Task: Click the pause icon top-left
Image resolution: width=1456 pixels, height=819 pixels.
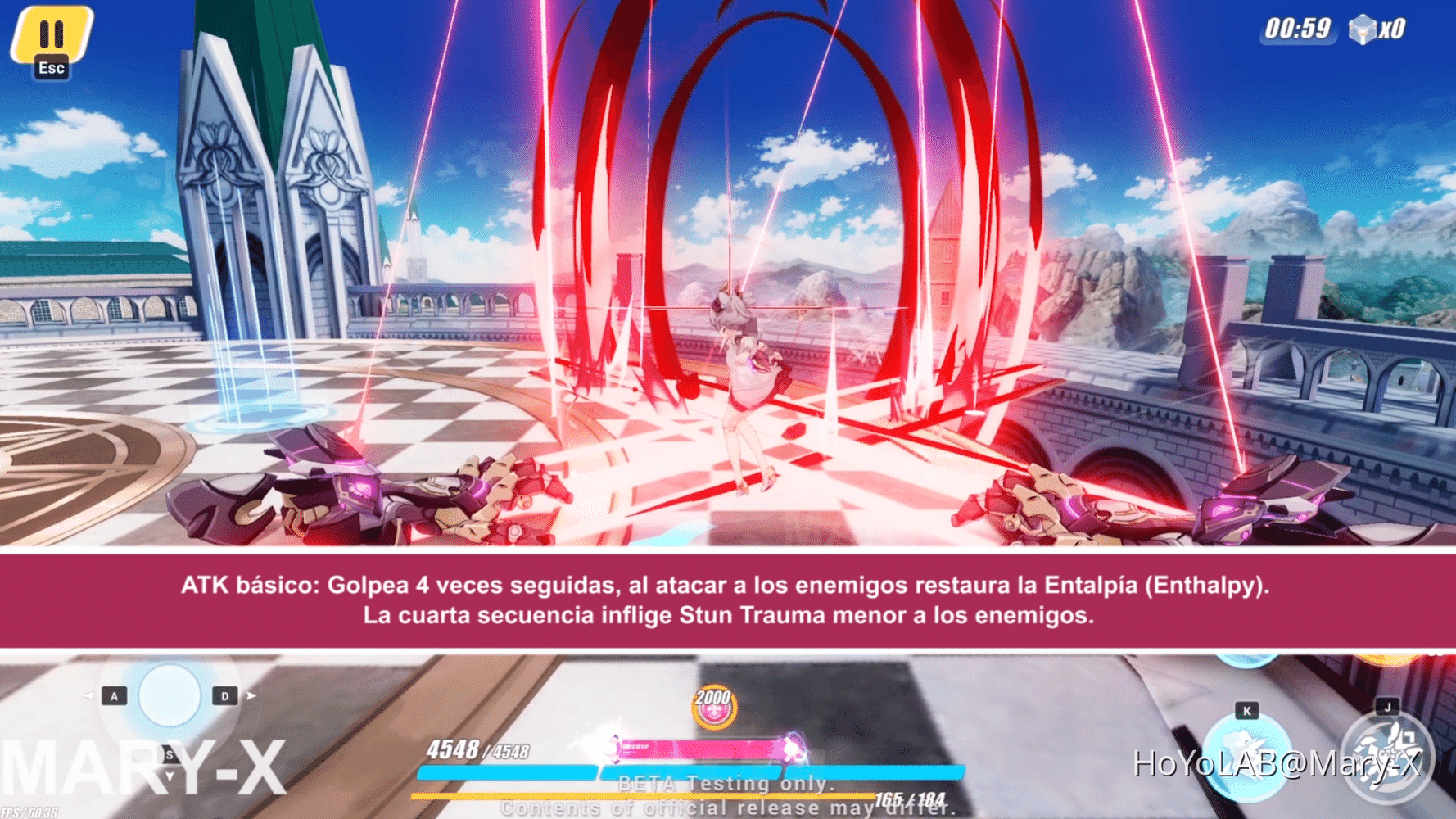Action: coord(52,34)
